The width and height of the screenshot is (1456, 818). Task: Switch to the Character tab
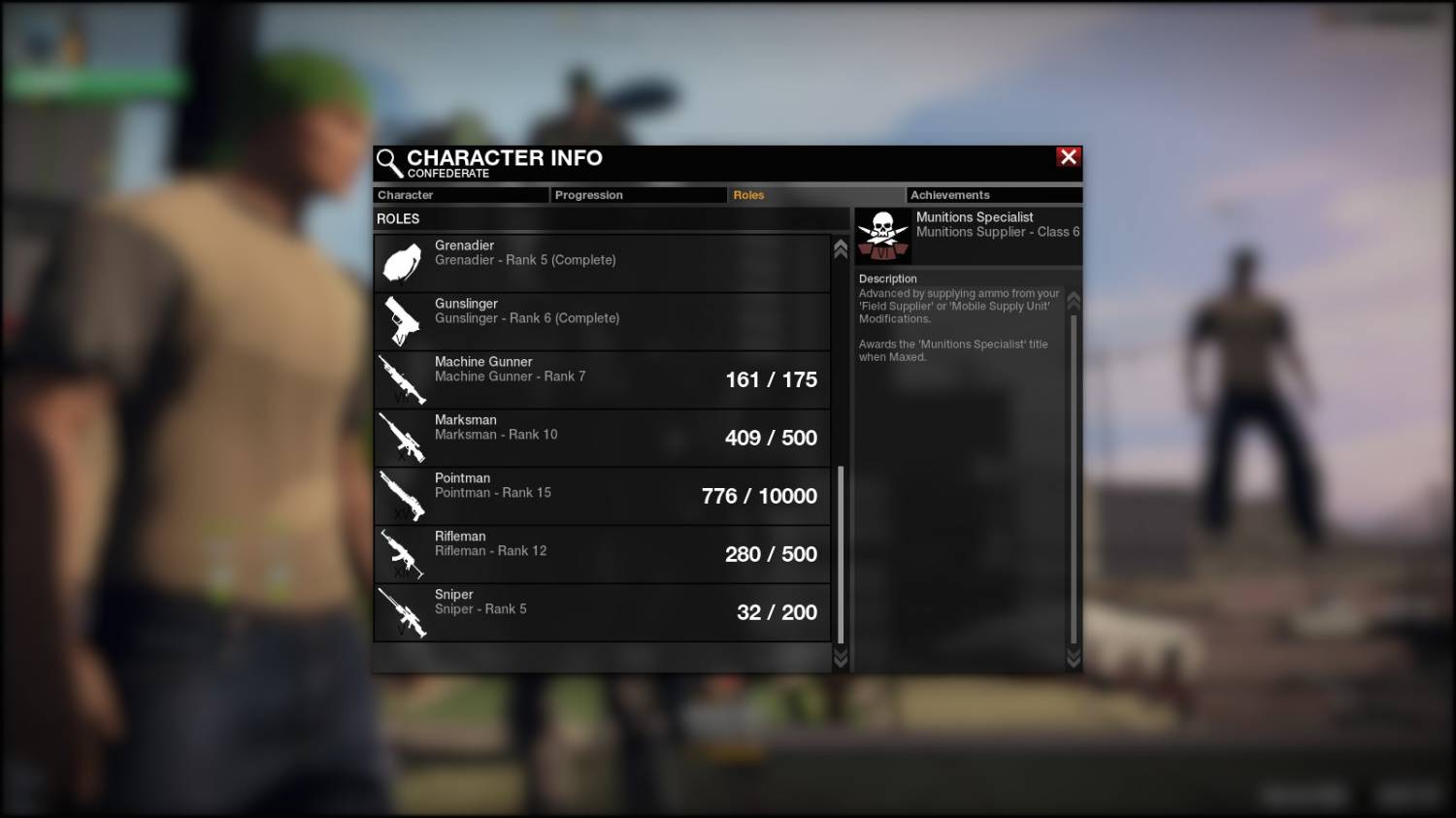click(461, 195)
